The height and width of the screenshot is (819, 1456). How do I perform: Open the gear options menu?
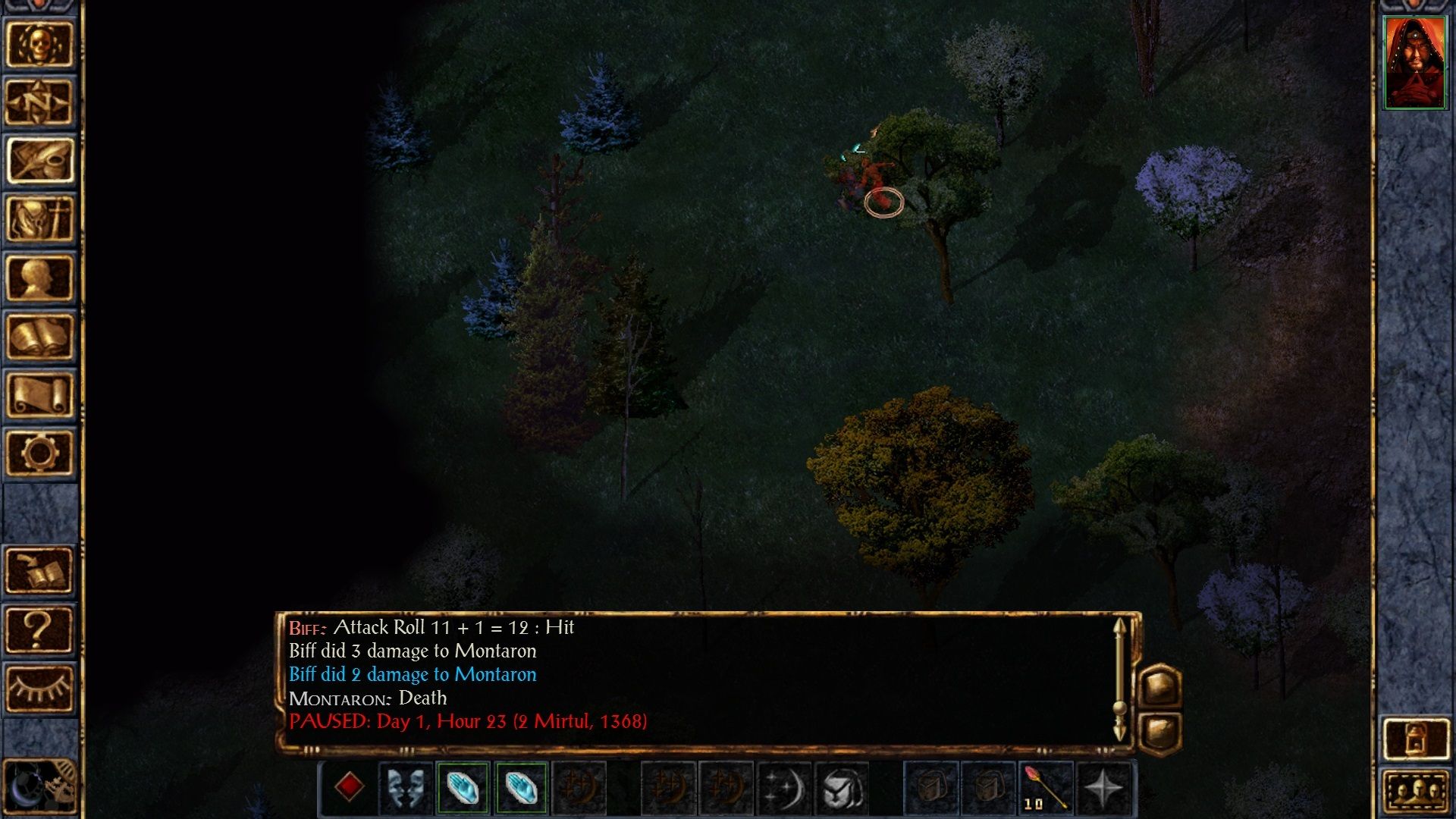(39, 453)
